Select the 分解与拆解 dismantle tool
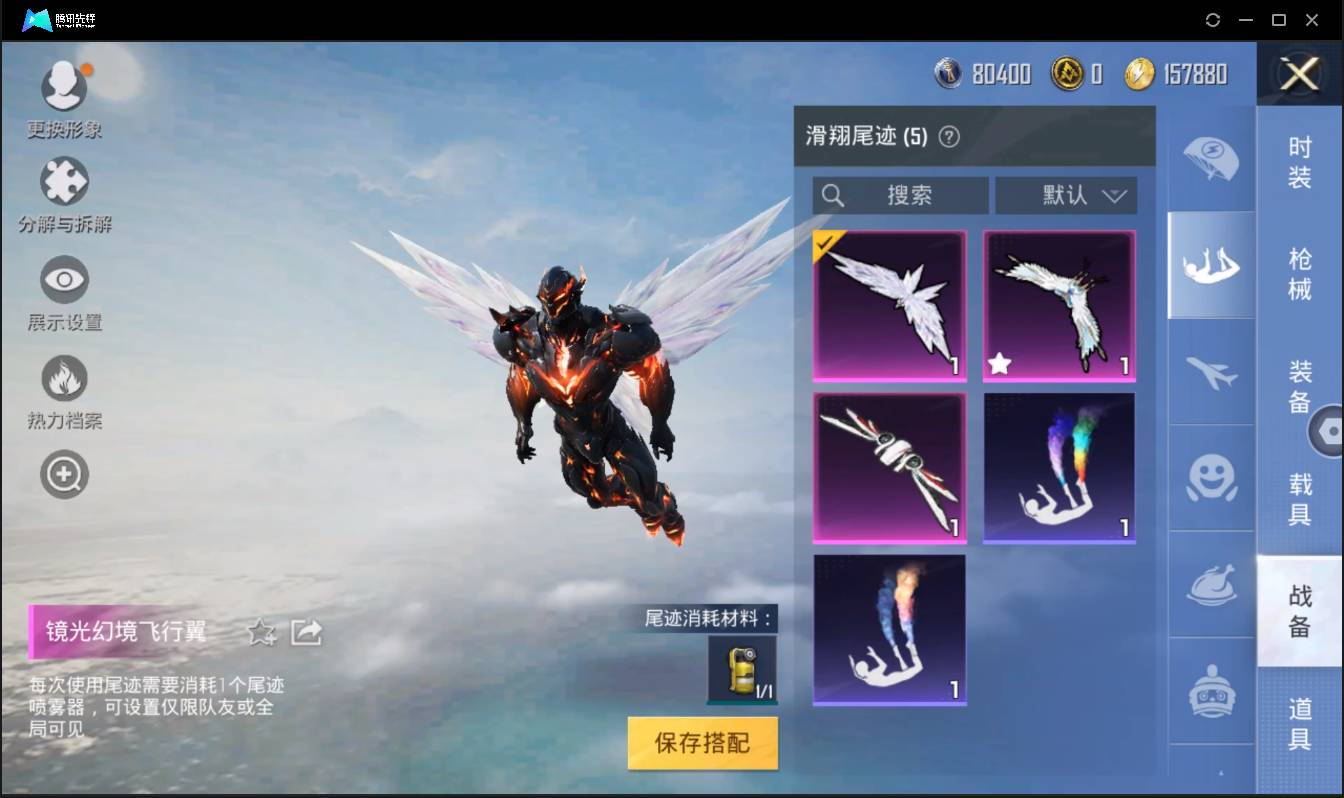 64,190
